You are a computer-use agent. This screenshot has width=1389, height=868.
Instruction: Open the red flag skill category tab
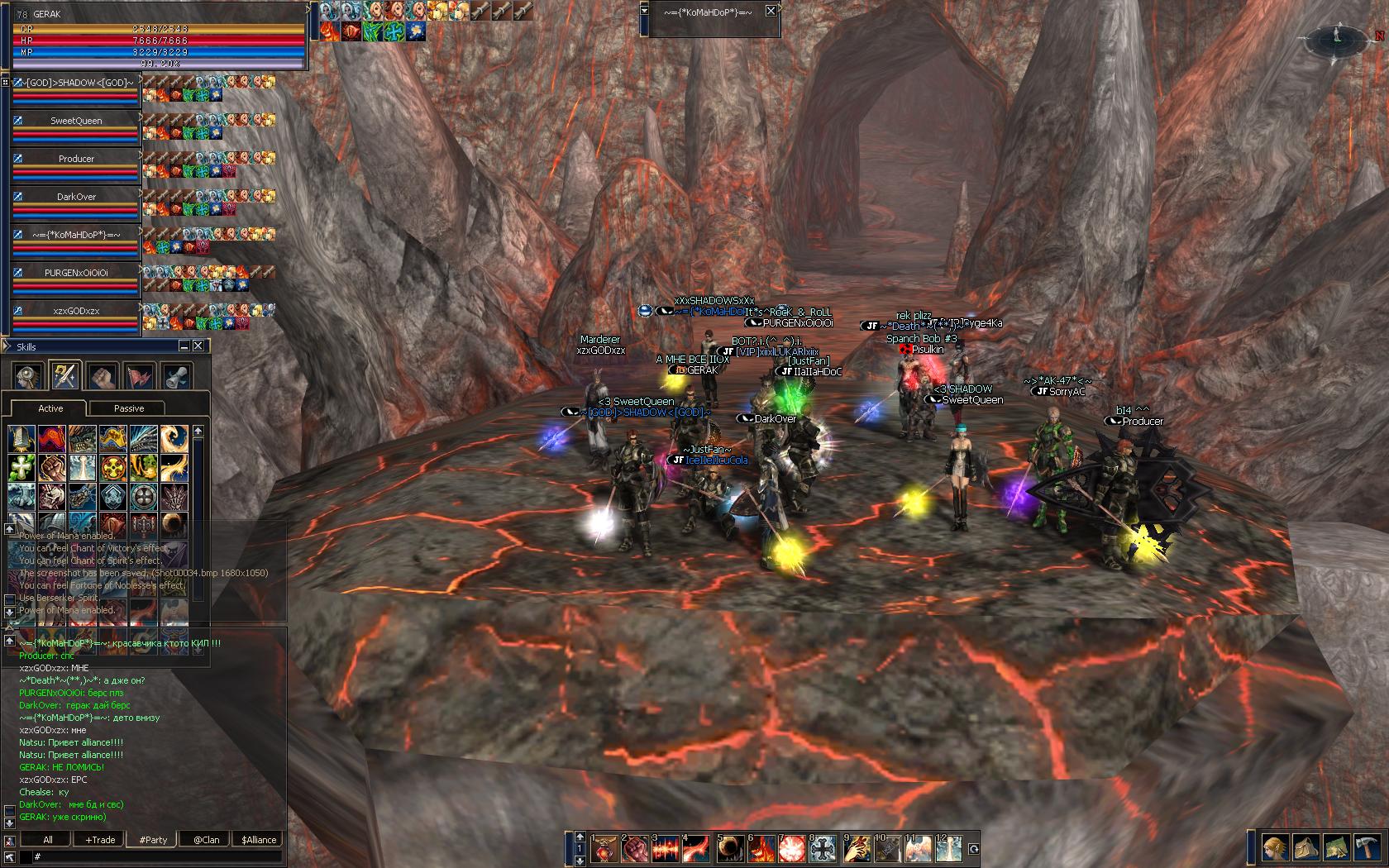[140, 376]
